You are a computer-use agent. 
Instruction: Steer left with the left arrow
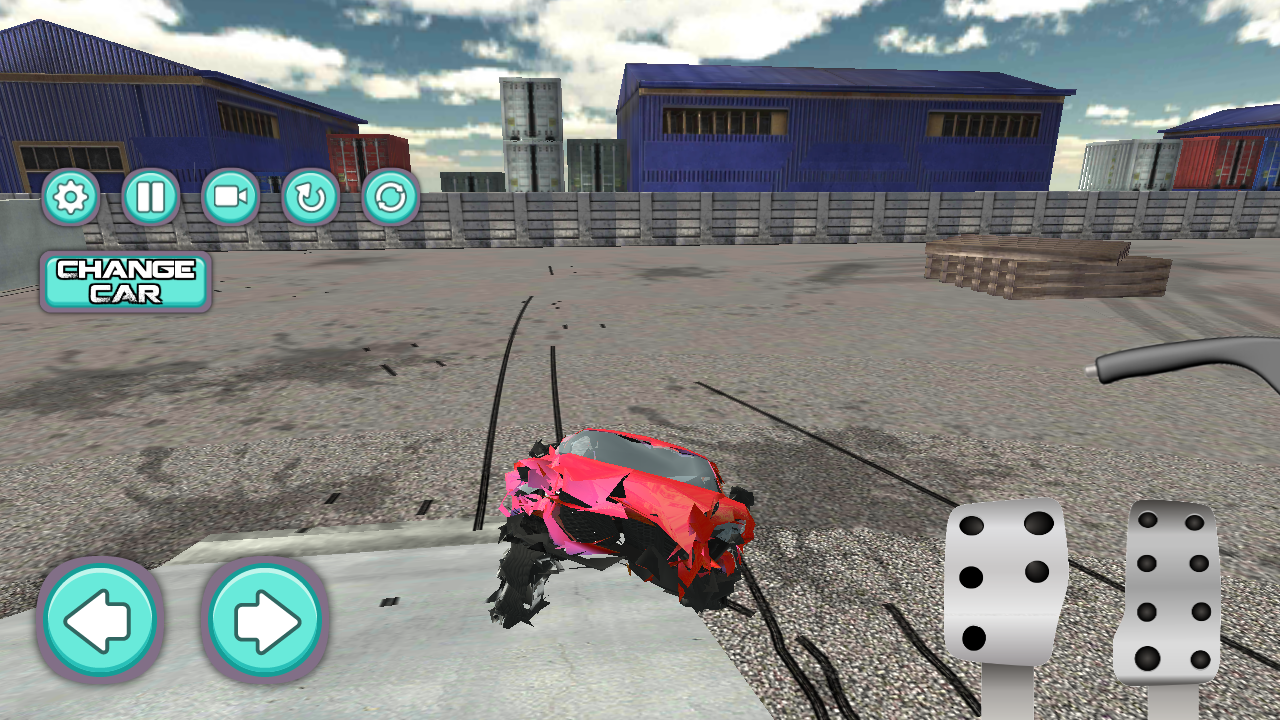click(99, 621)
